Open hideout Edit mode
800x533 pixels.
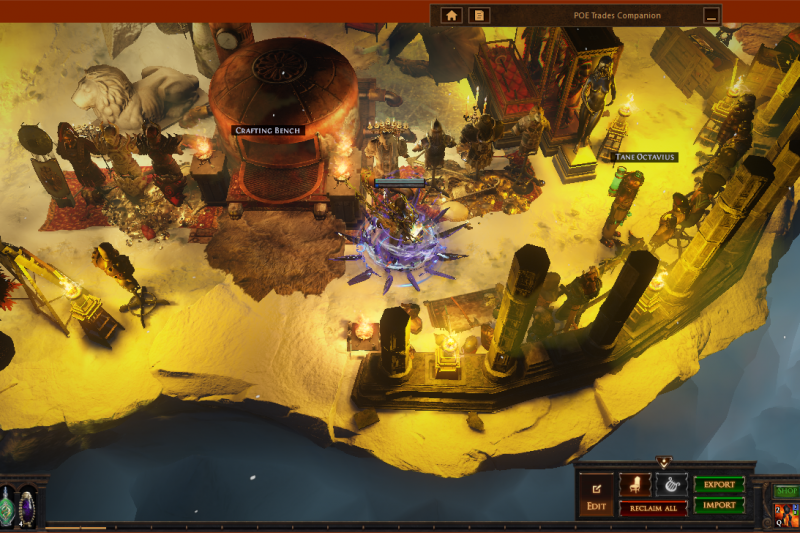tap(596, 494)
